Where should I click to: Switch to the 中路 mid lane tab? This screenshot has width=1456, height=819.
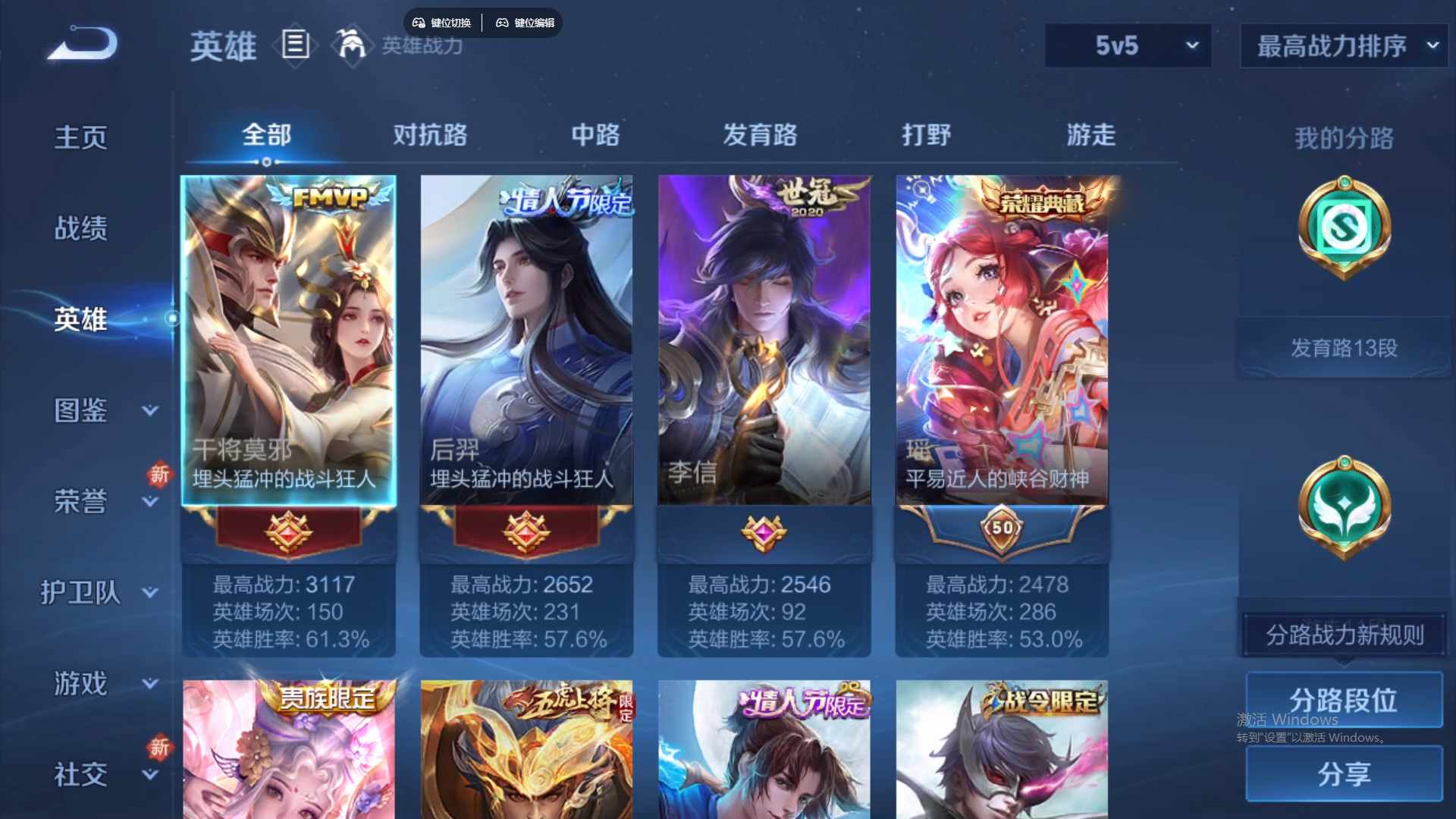(x=596, y=135)
